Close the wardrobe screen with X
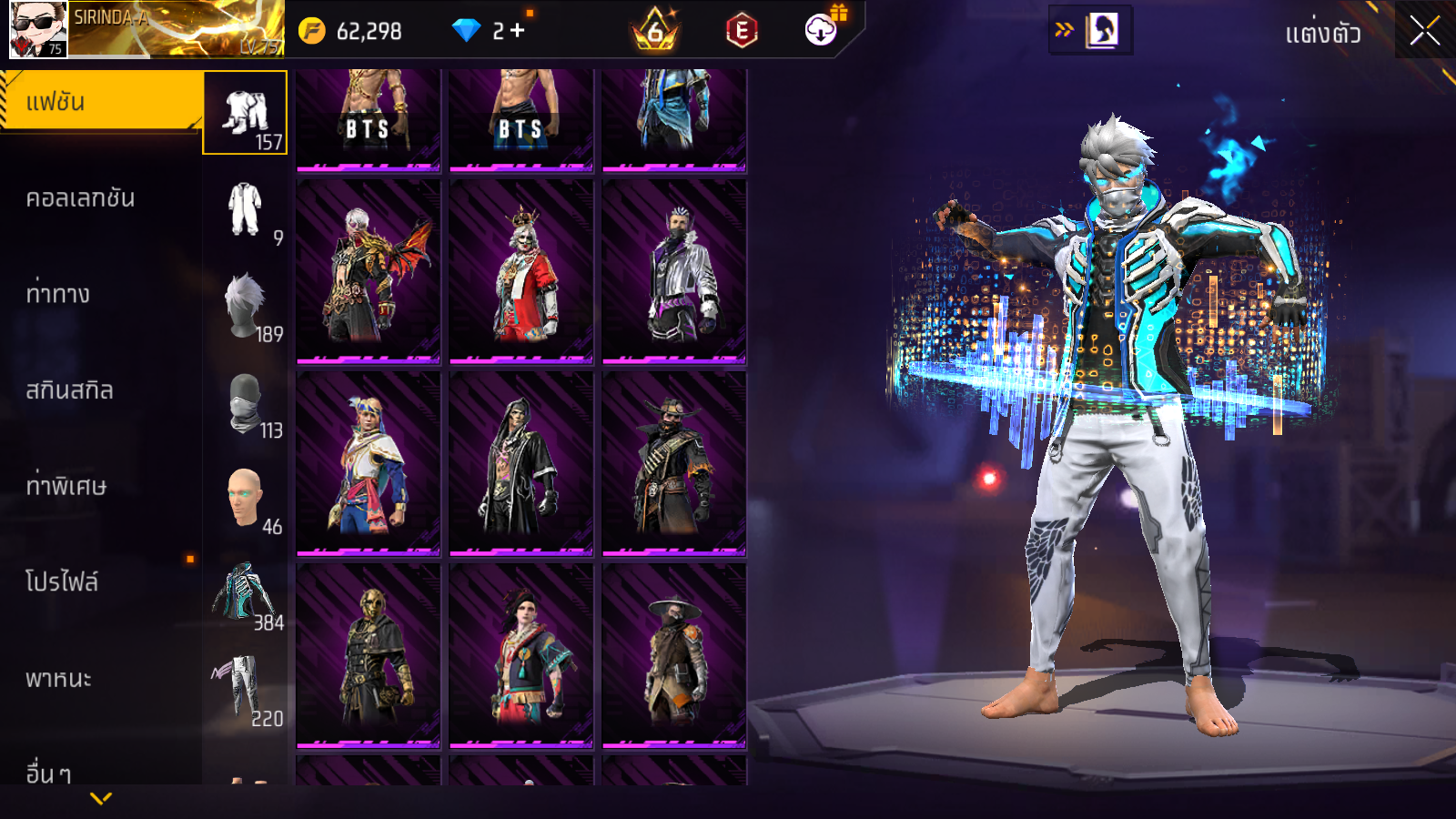The width and height of the screenshot is (1456, 819). [x=1424, y=32]
